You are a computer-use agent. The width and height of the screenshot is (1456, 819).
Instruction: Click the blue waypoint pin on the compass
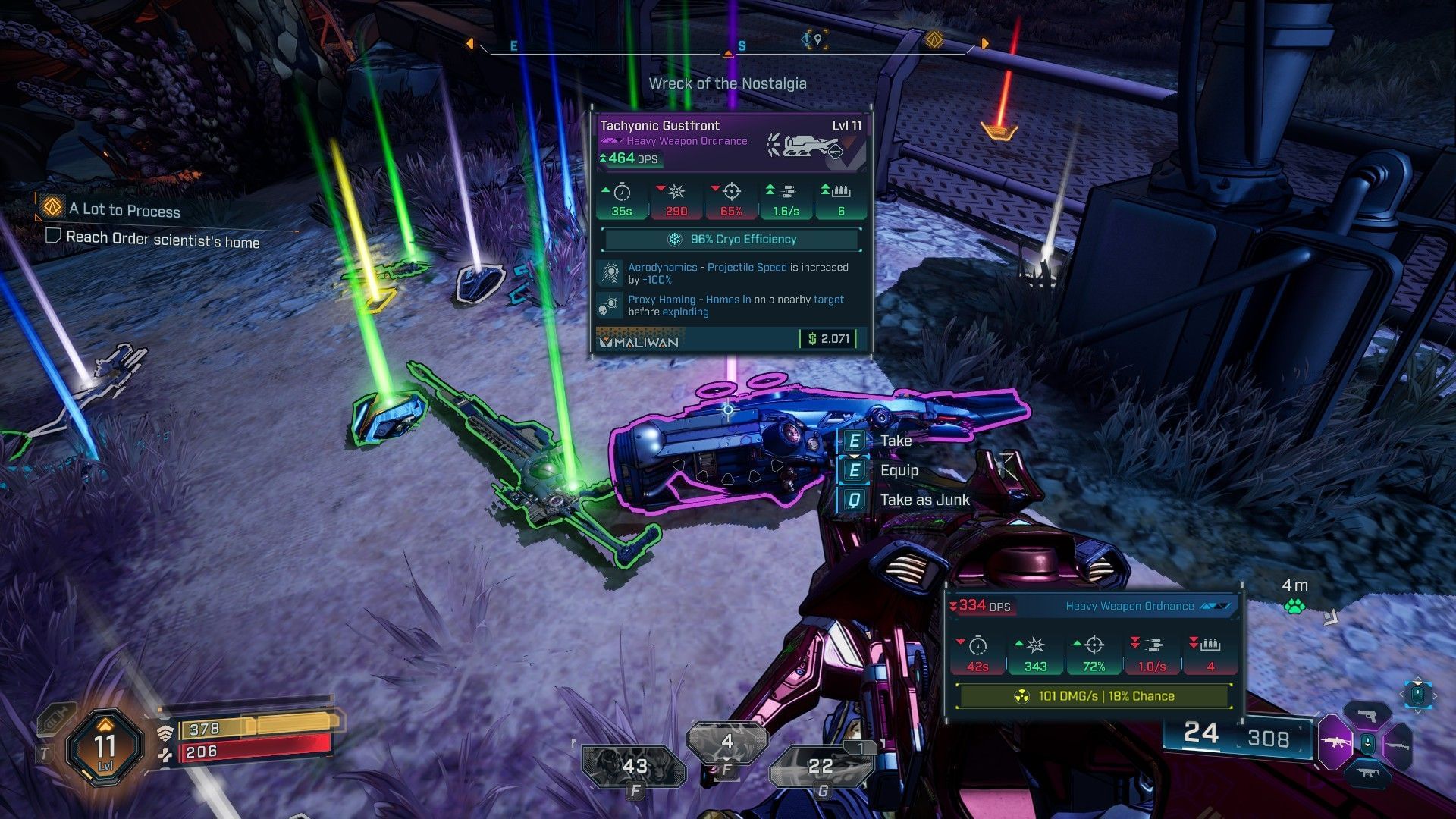[817, 39]
